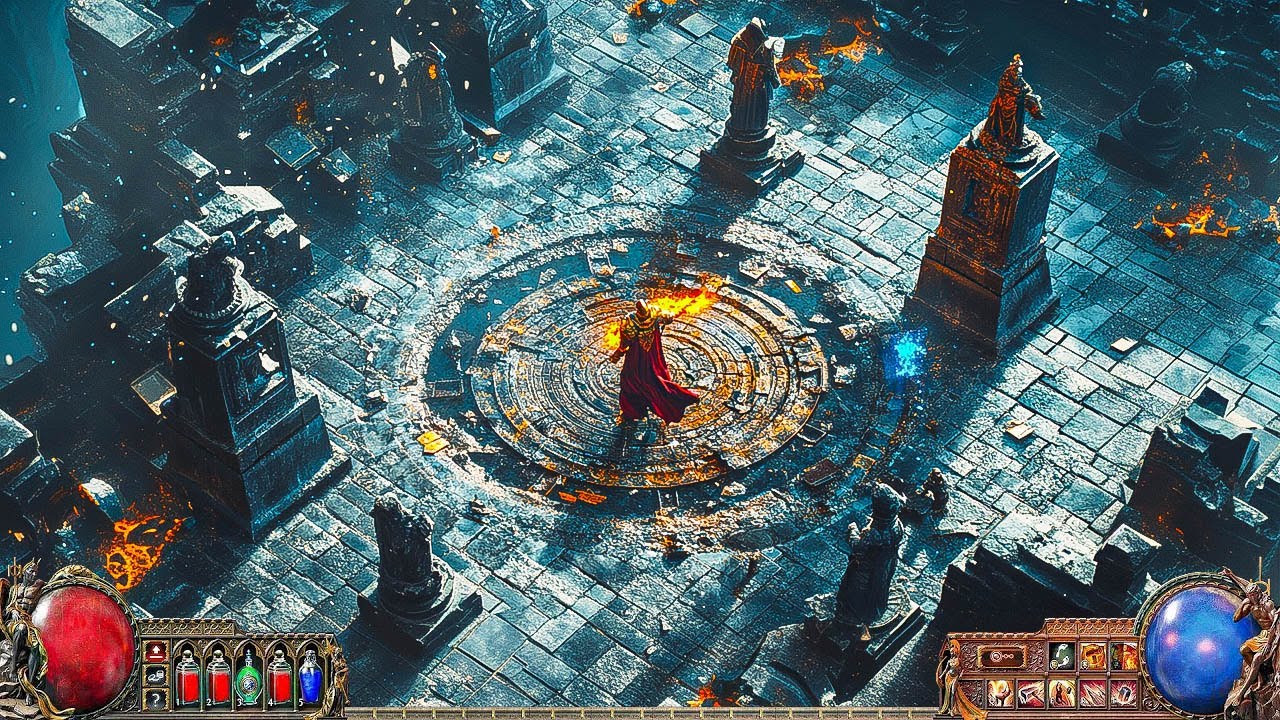Activate the fiery helmet skill icon
The image size is (1280, 720).
[1092, 656]
